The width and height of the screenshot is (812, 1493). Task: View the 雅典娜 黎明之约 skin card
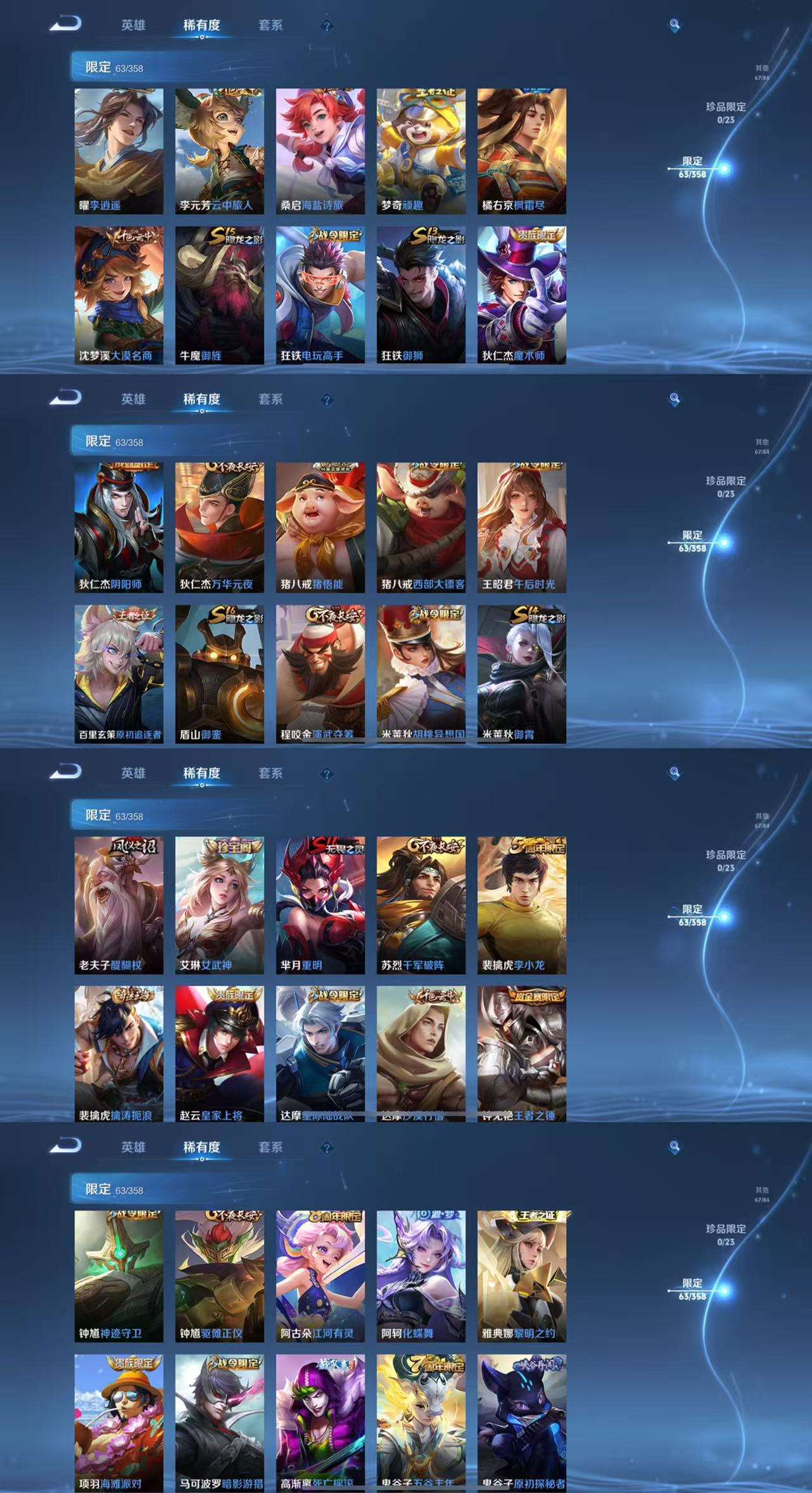click(521, 1276)
